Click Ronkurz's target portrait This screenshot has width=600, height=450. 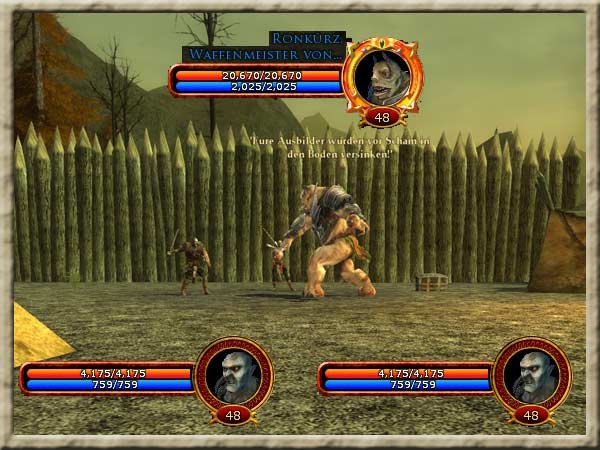(381, 75)
